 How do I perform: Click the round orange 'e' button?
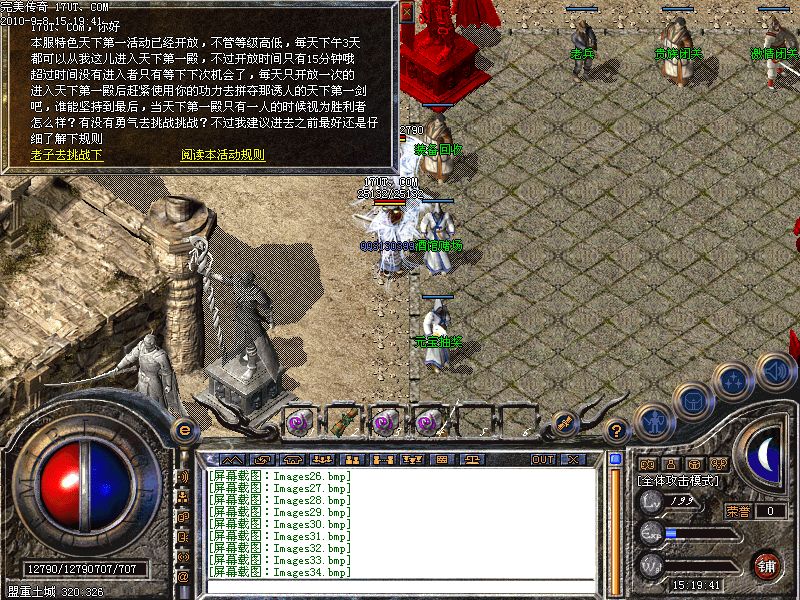184,429
